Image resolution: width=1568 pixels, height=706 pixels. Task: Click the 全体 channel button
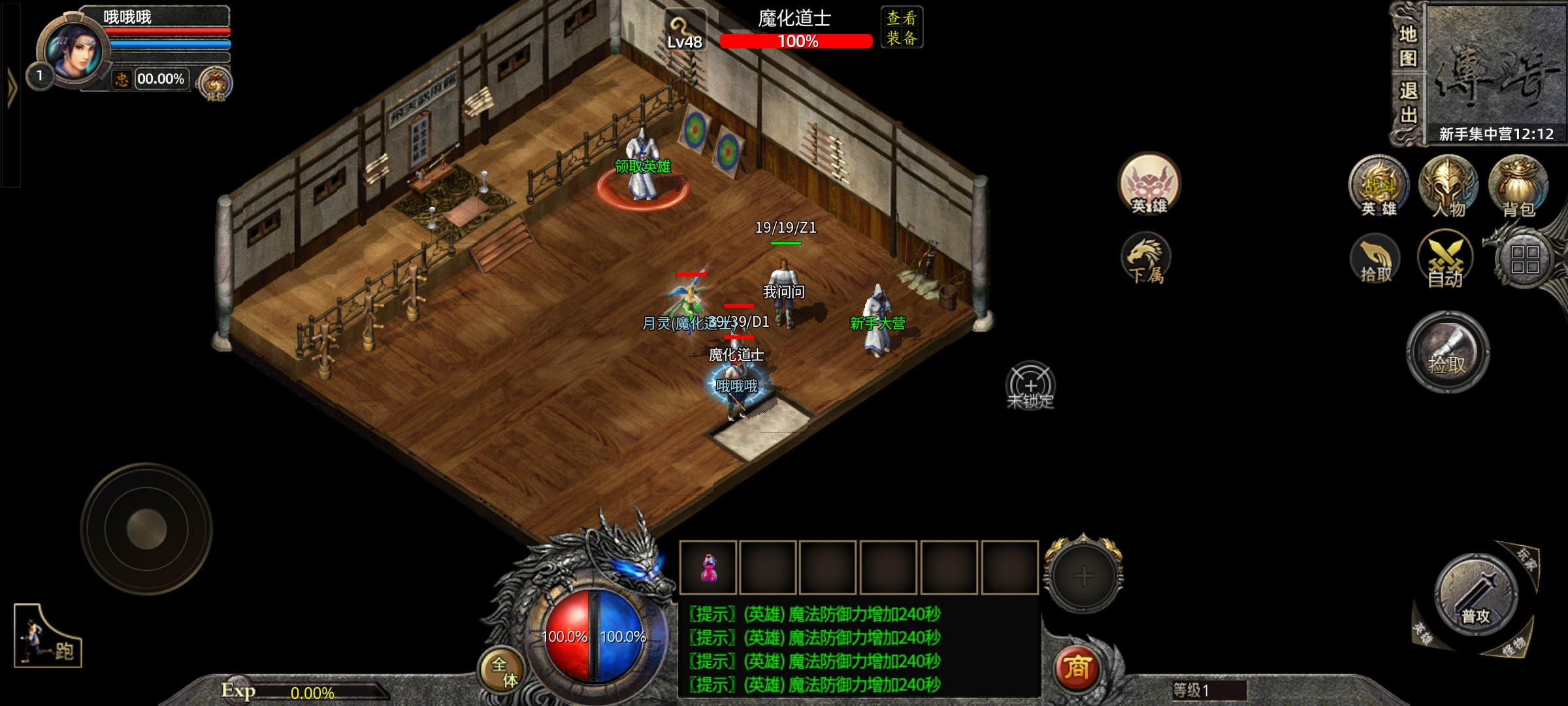pos(503,671)
